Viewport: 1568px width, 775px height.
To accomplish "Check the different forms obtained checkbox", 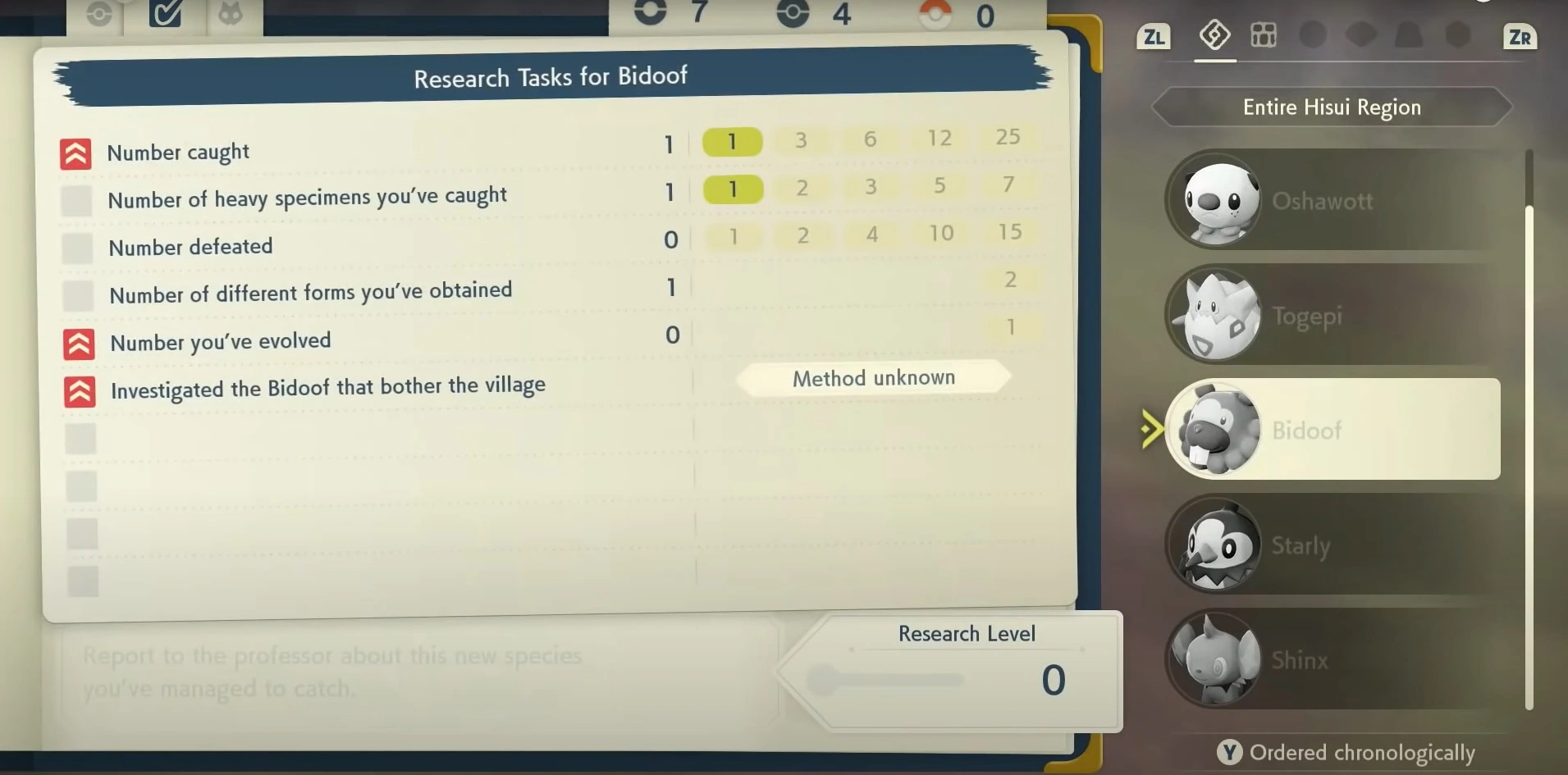I will coord(76,295).
